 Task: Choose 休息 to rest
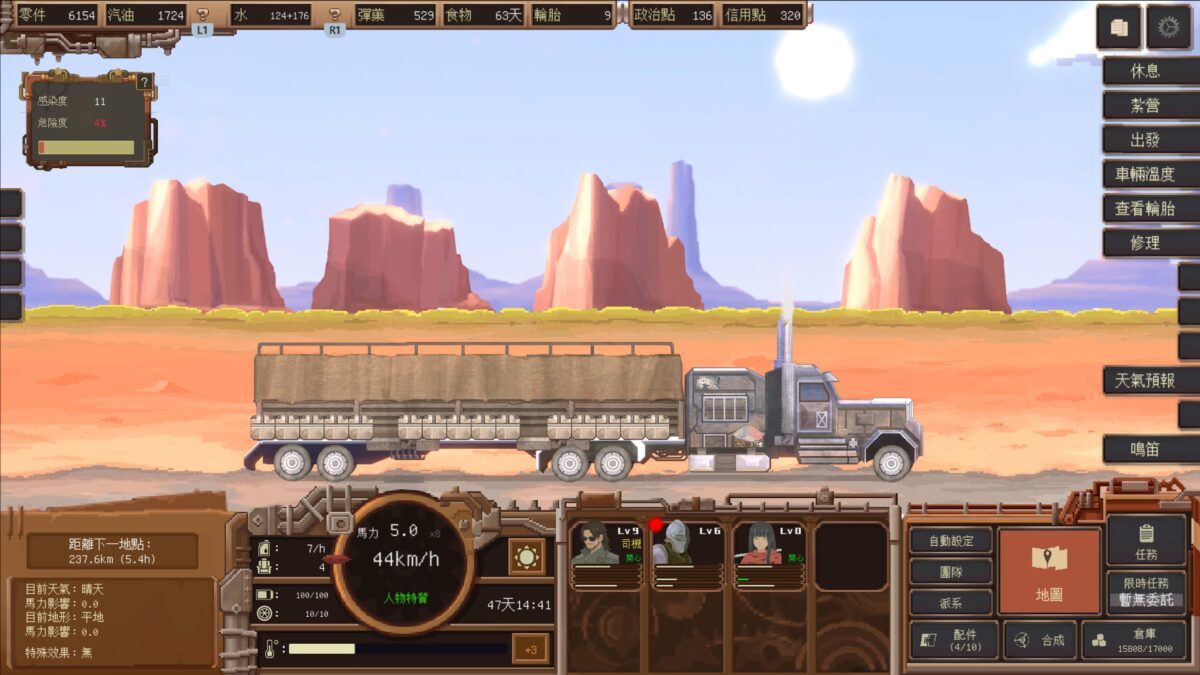pyautogui.click(x=1145, y=72)
